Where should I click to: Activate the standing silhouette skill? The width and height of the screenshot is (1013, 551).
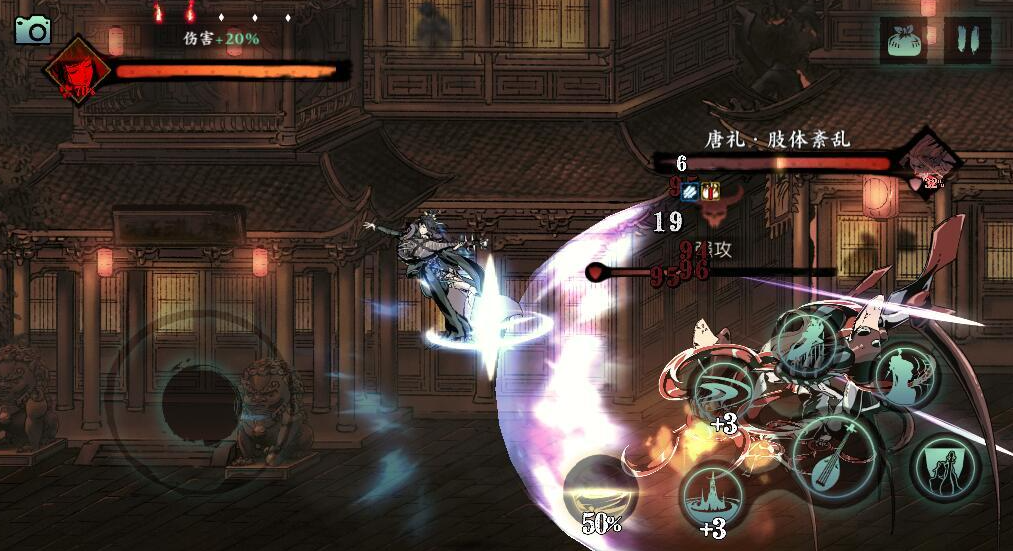(x=905, y=375)
